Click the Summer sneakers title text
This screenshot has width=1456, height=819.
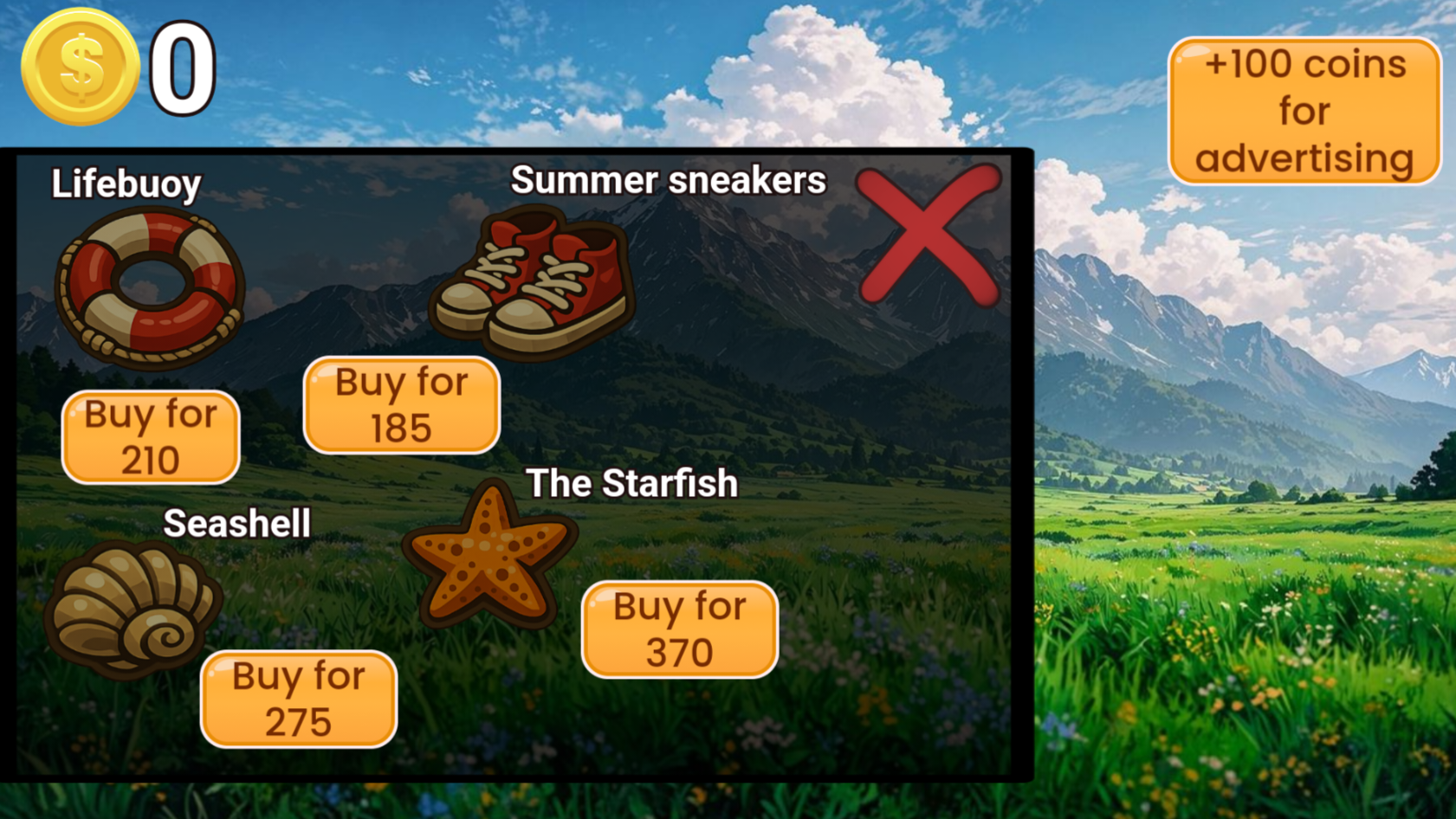click(668, 181)
